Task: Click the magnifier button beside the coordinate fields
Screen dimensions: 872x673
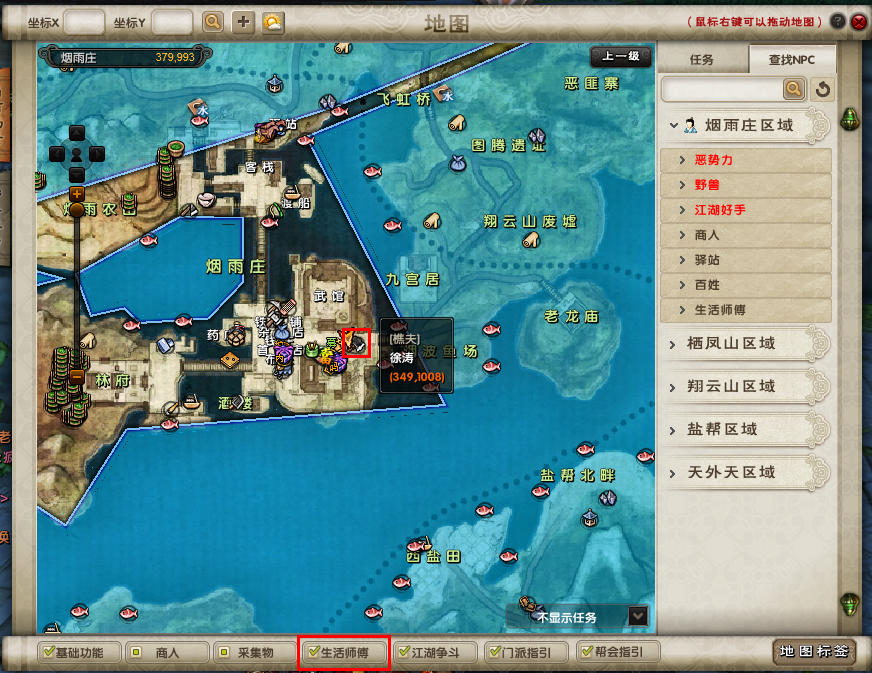Action: (213, 21)
